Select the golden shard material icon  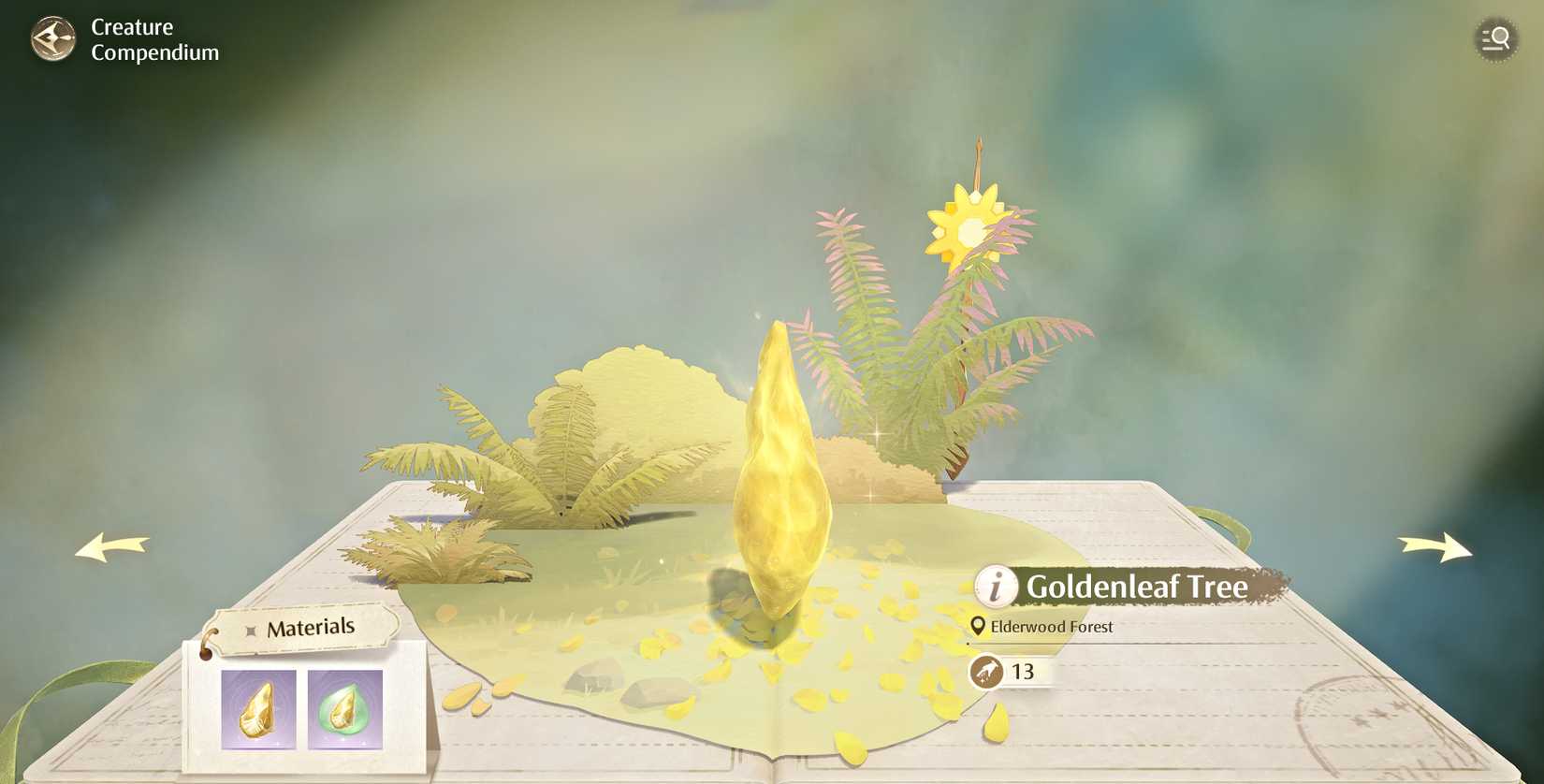click(x=257, y=710)
